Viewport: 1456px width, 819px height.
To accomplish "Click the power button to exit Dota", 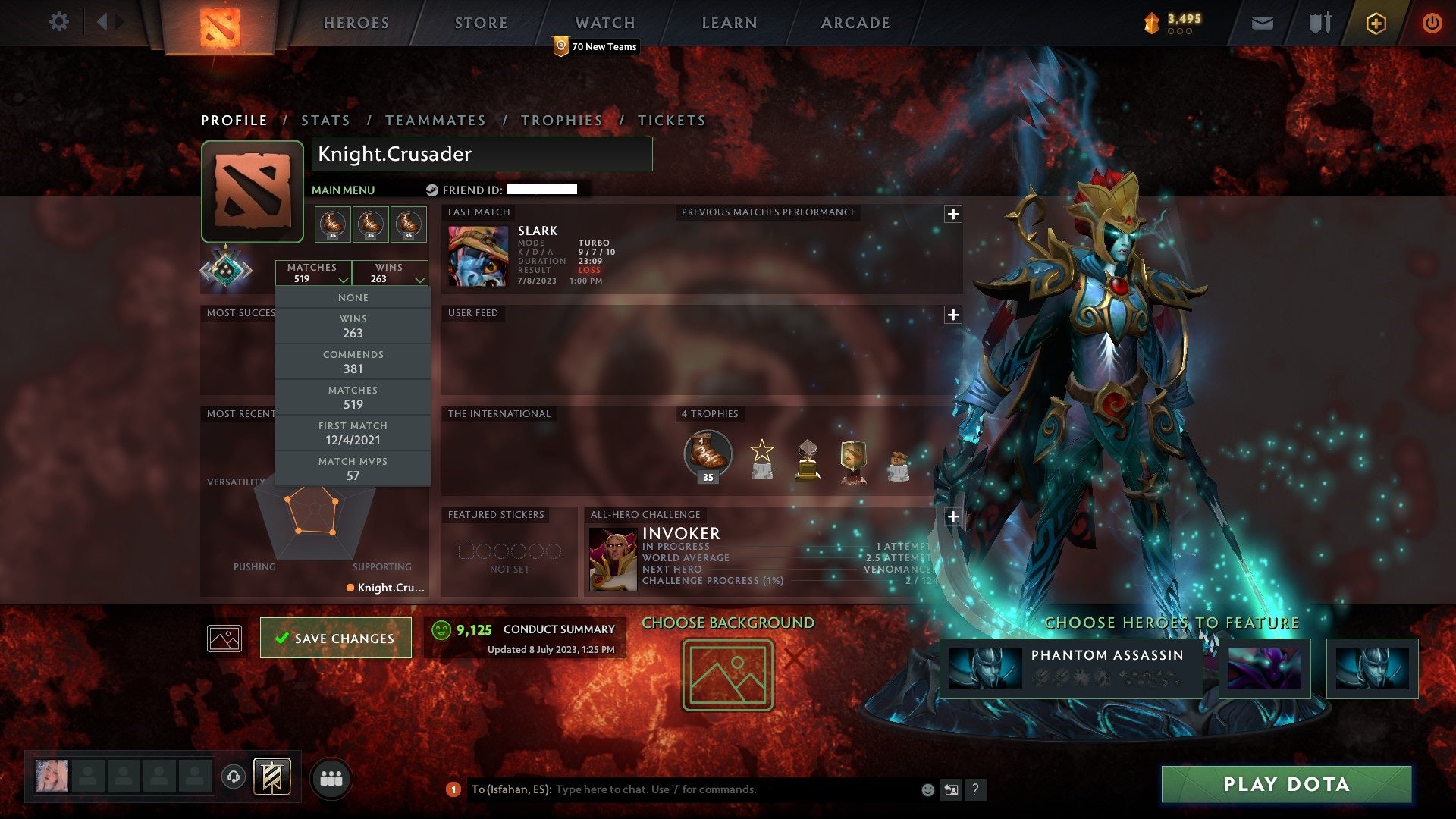I will (1432, 23).
